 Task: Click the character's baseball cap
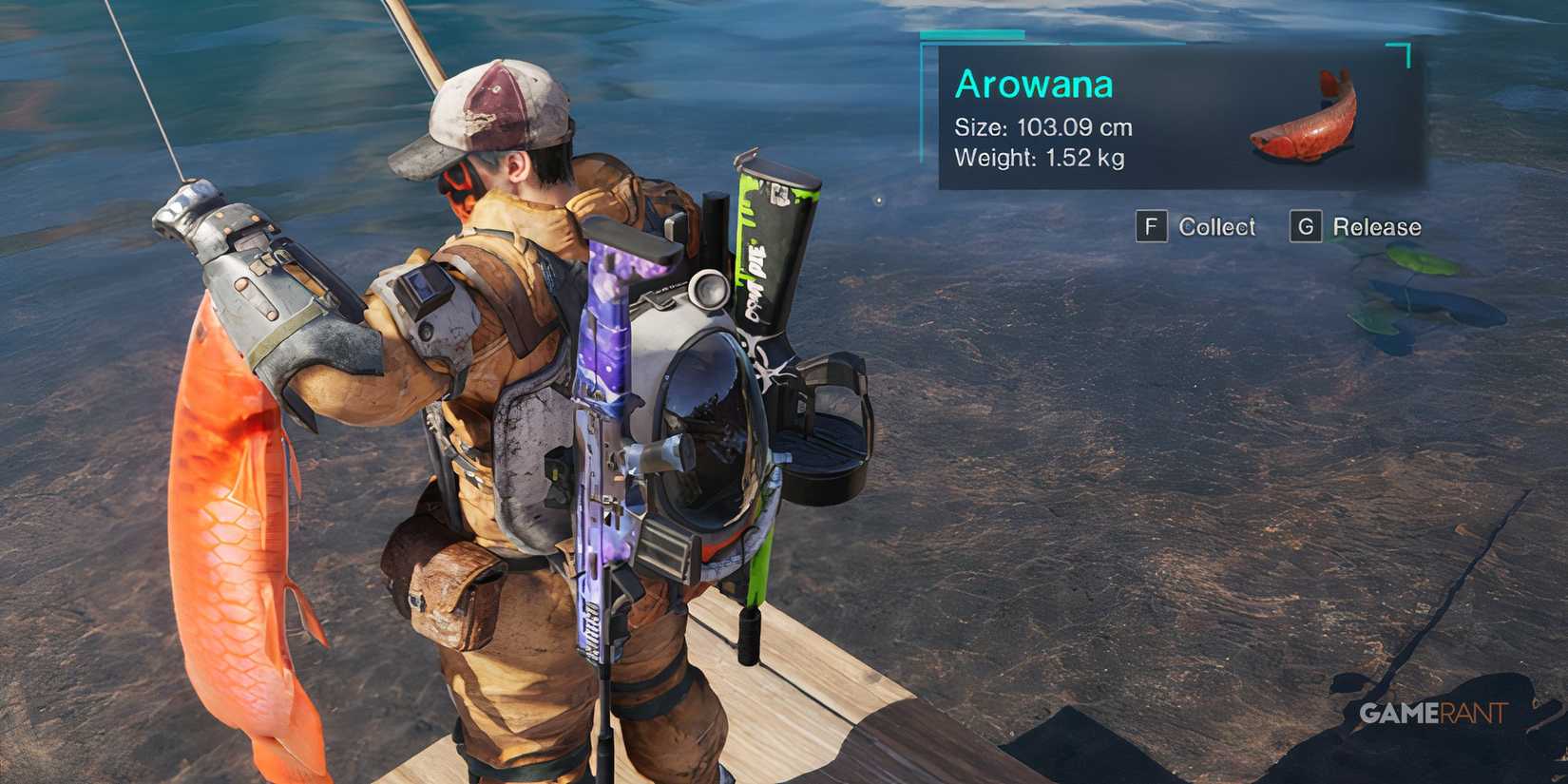click(x=494, y=105)
